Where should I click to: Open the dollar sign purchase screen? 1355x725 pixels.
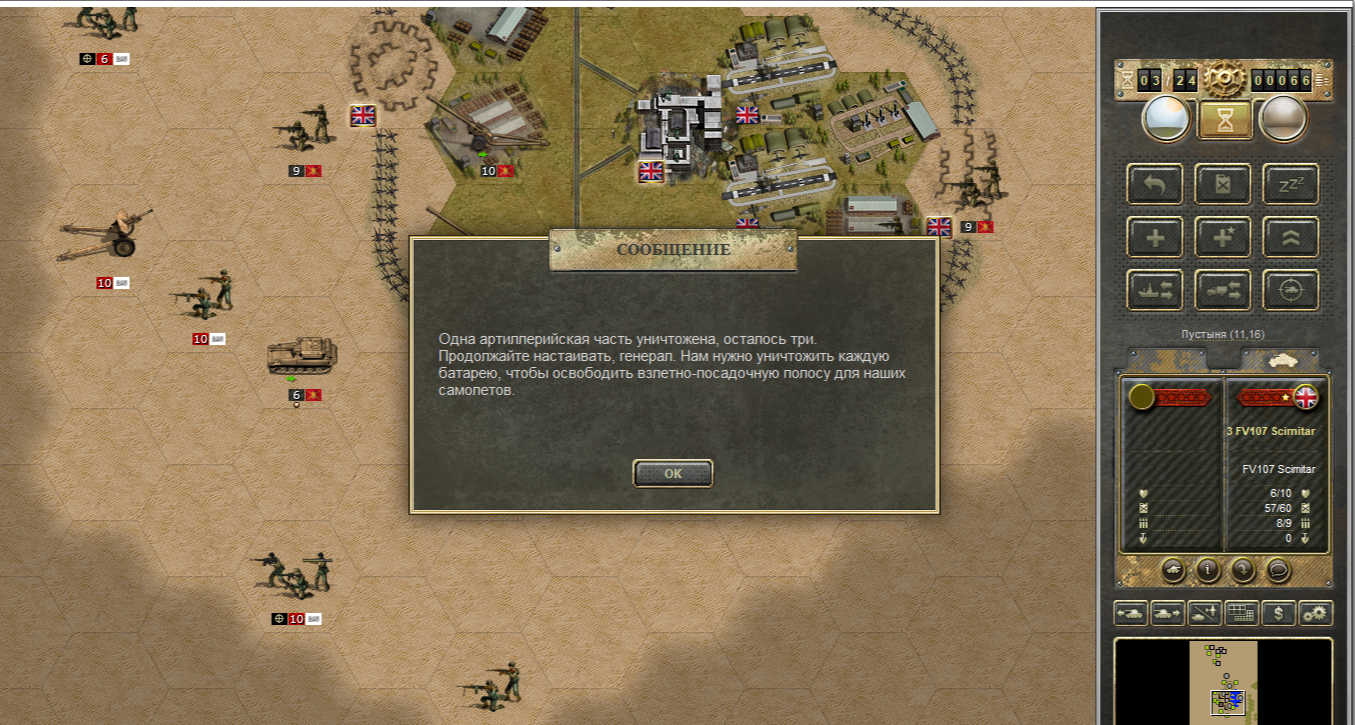pos(1279,613)
